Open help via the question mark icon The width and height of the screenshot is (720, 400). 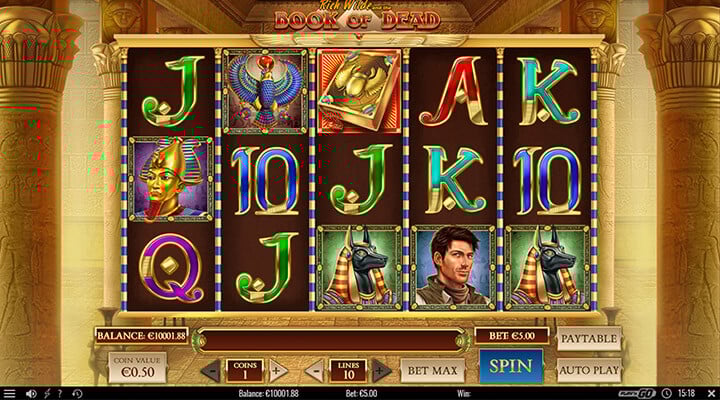point(60,393)
